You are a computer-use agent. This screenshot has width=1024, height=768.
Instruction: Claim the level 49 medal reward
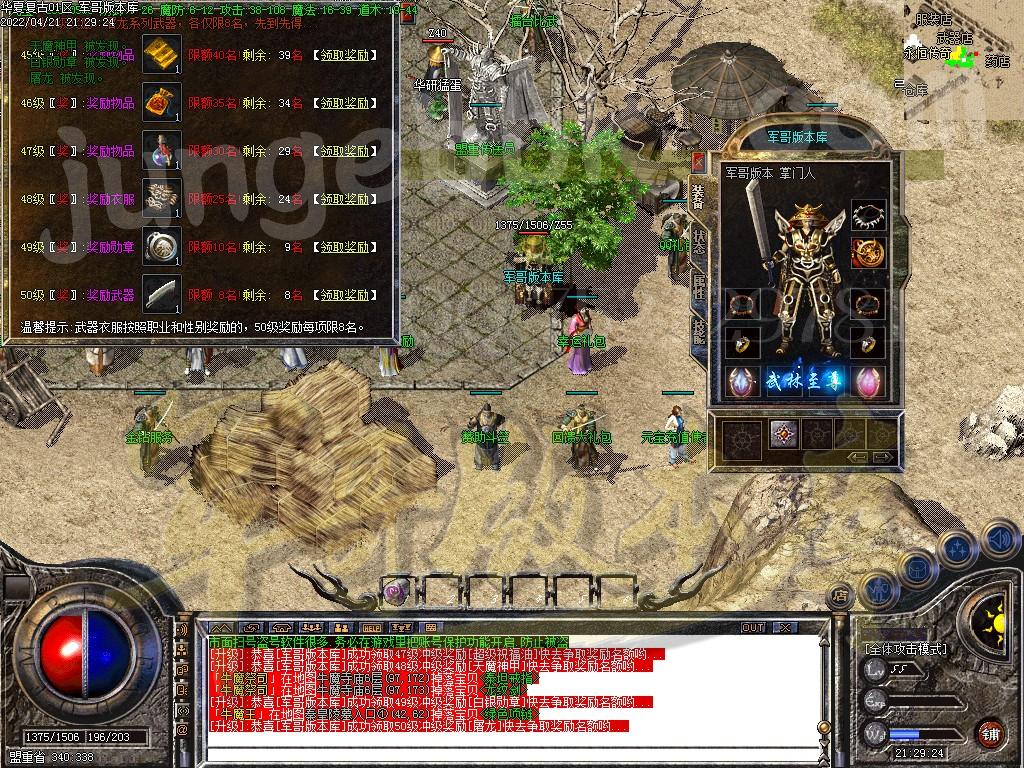(x=343, y=247)
